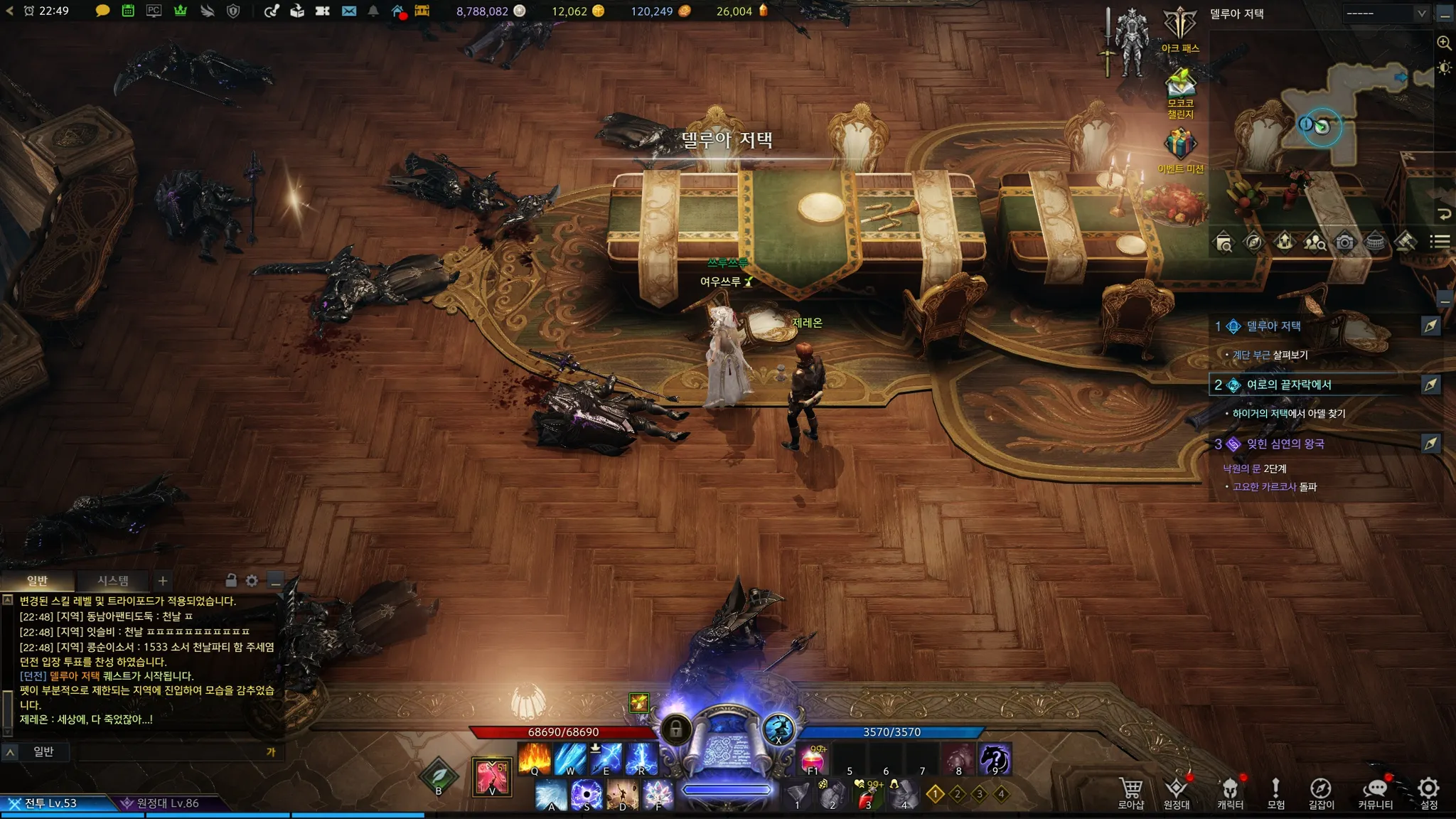
Task: Add a new chat tab
Action: tap(163, 581)
